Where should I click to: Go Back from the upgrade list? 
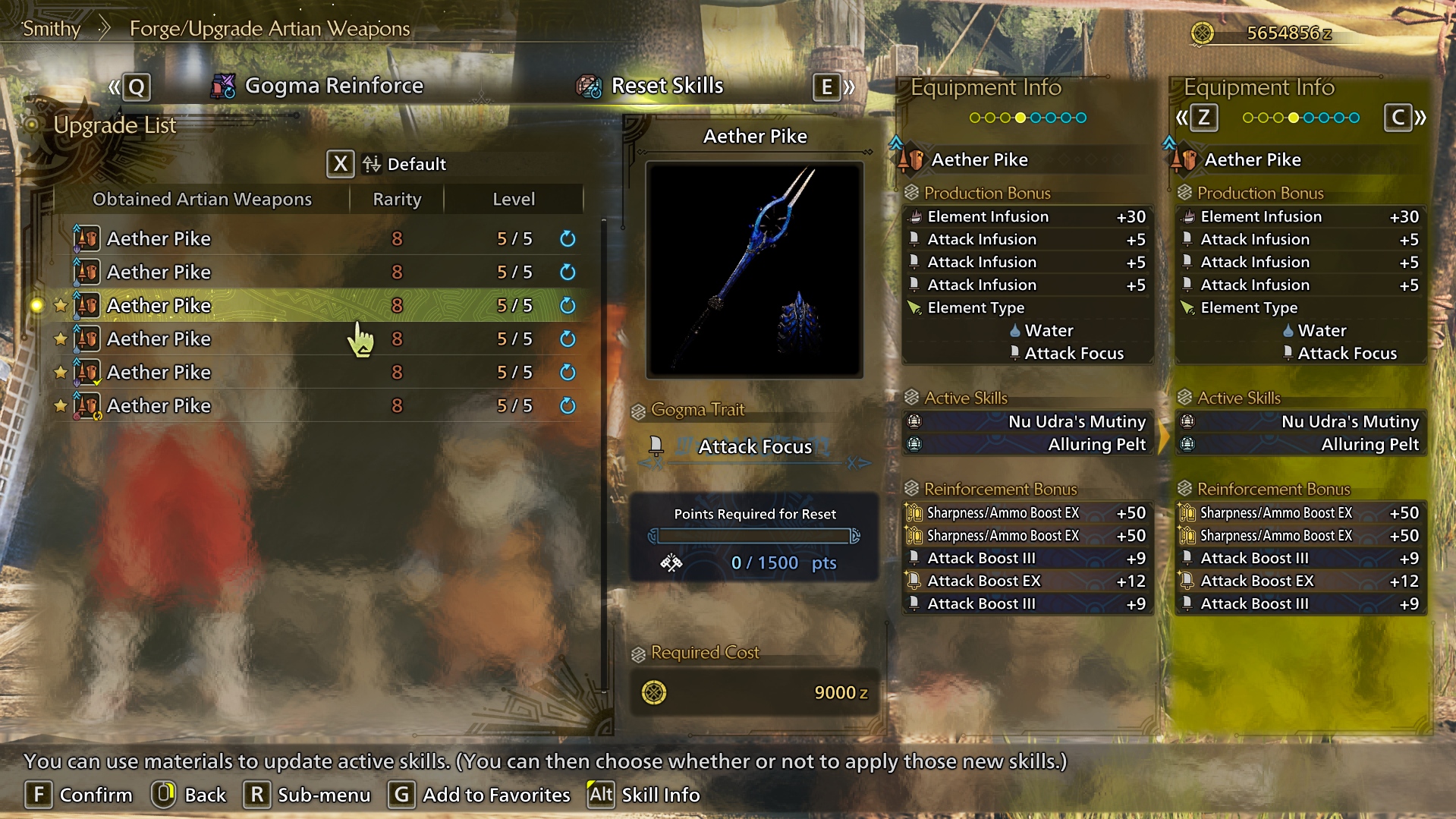(189, 795)
